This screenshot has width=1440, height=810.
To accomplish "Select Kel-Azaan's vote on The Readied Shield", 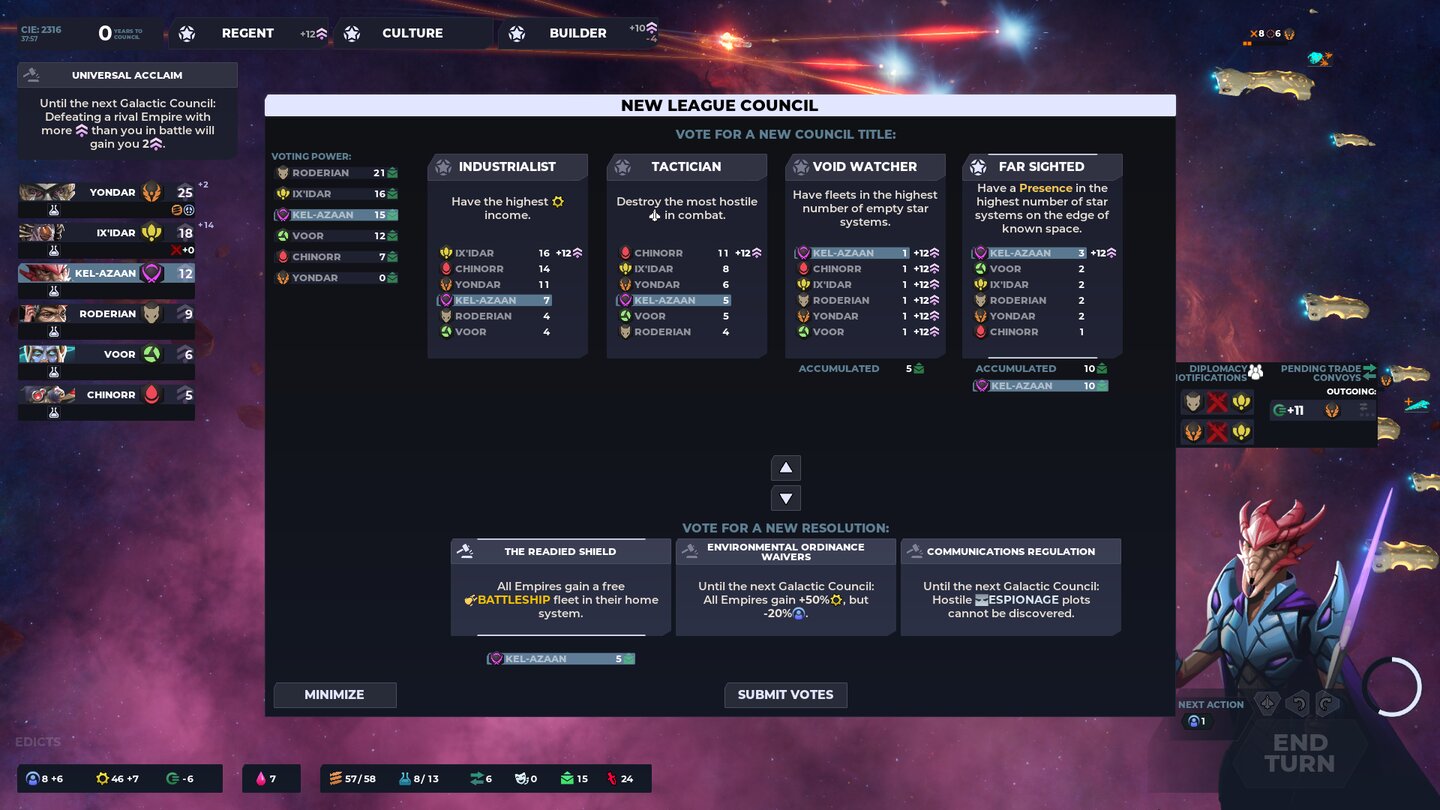I will pyautogui.click(x=560, y=658).
